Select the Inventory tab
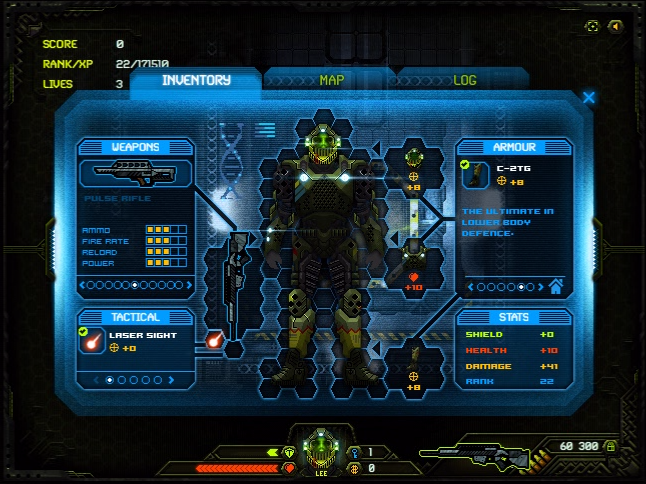This screenshot has height=484, width=646. tap(196, 81)
